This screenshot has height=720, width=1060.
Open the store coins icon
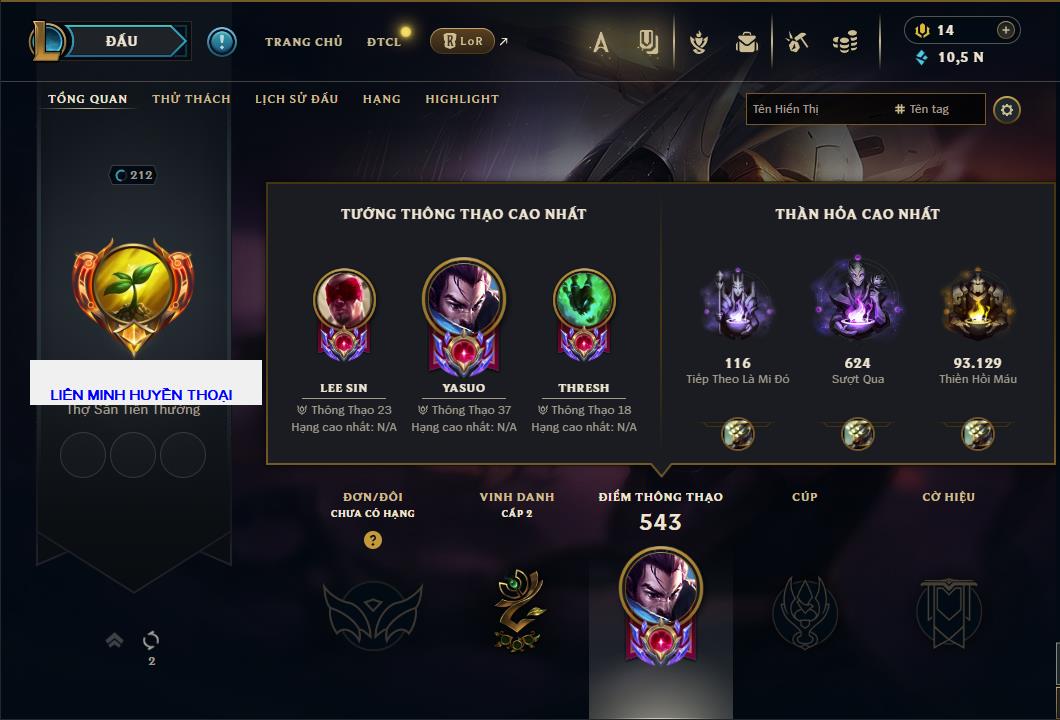[845, 42]
